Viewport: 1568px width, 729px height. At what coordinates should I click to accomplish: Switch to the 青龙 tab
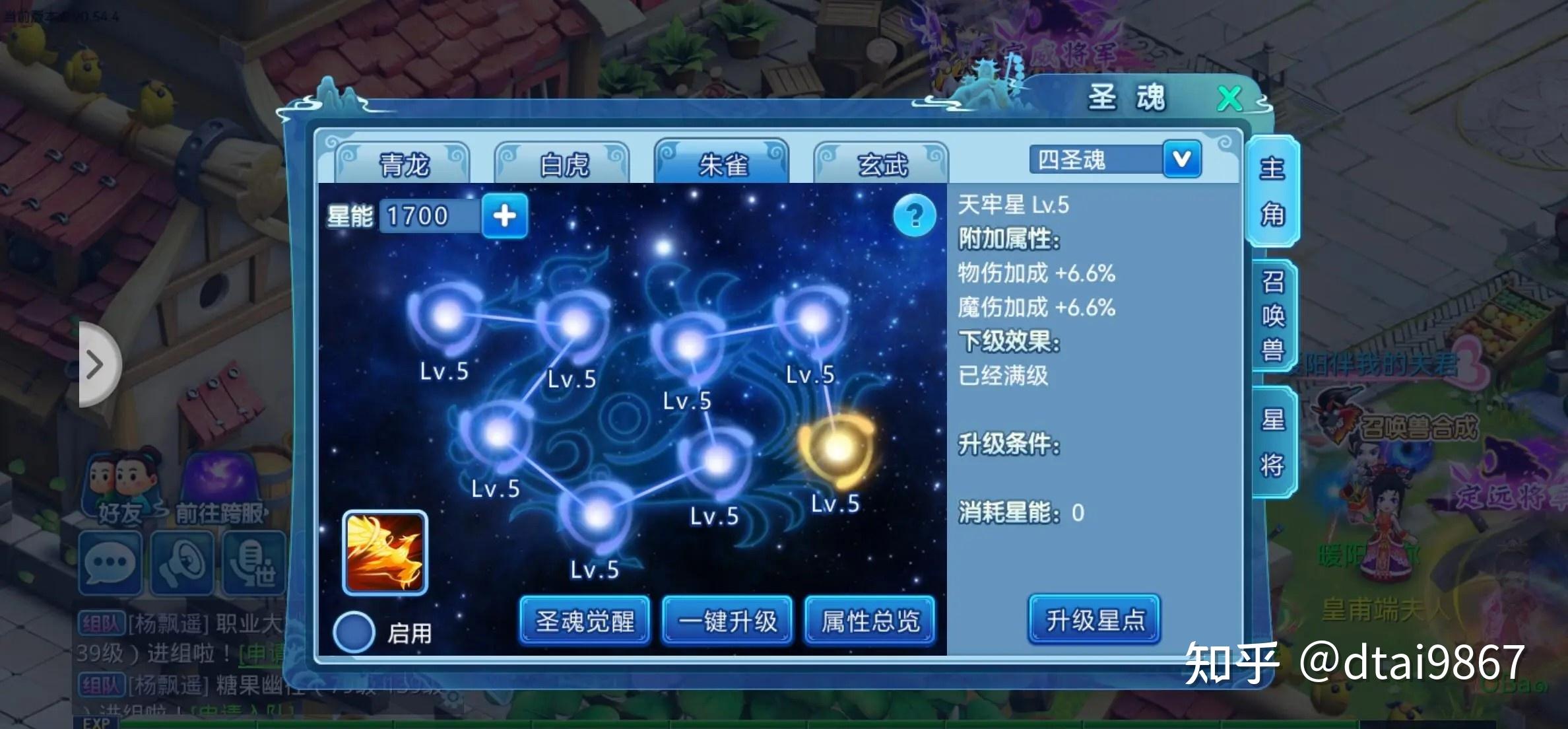(x=403, y=164)
